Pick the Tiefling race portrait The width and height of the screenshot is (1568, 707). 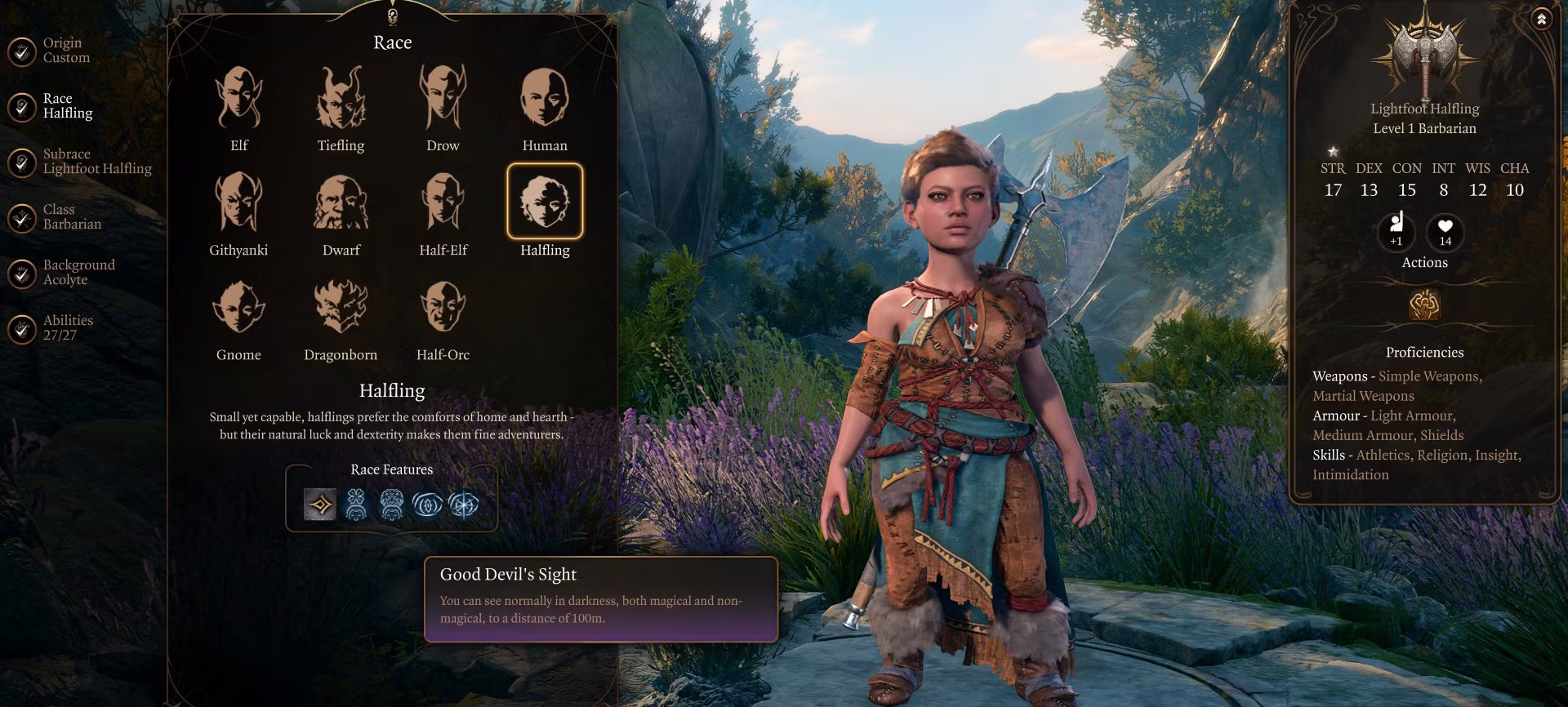(x=341, y=98)
